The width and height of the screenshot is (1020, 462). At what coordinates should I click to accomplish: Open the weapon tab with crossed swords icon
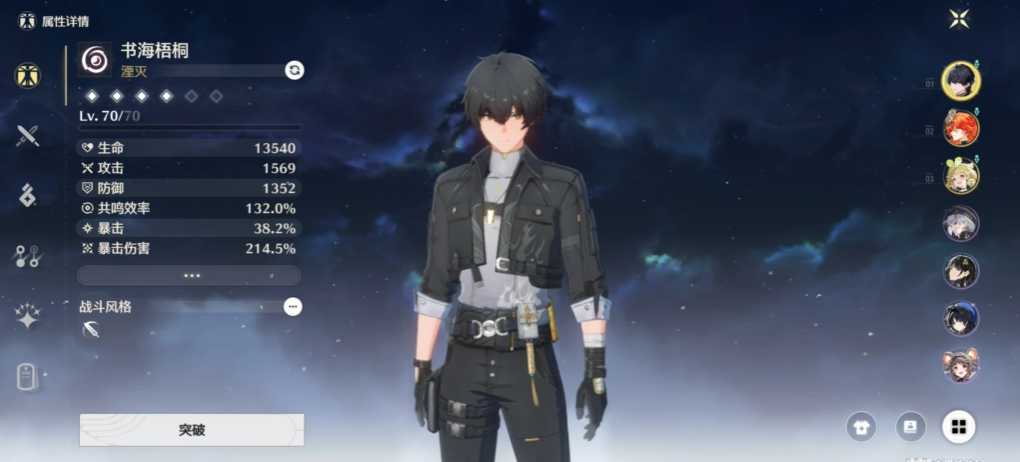click(28, 136)
